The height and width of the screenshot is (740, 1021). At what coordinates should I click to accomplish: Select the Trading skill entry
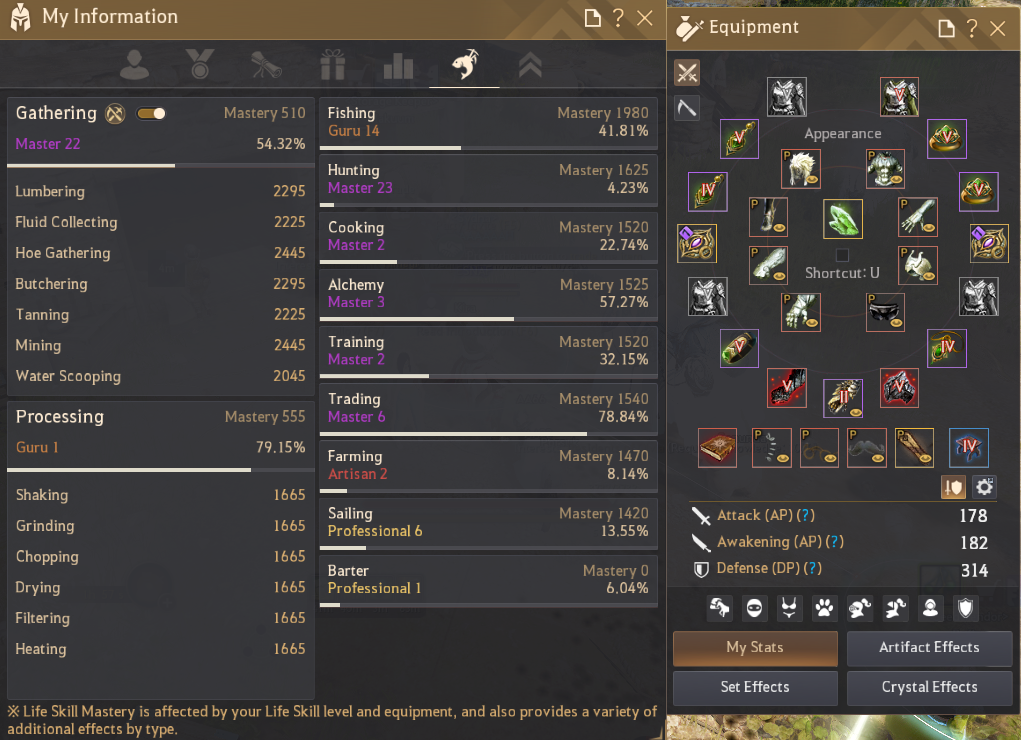click(488, 409)
